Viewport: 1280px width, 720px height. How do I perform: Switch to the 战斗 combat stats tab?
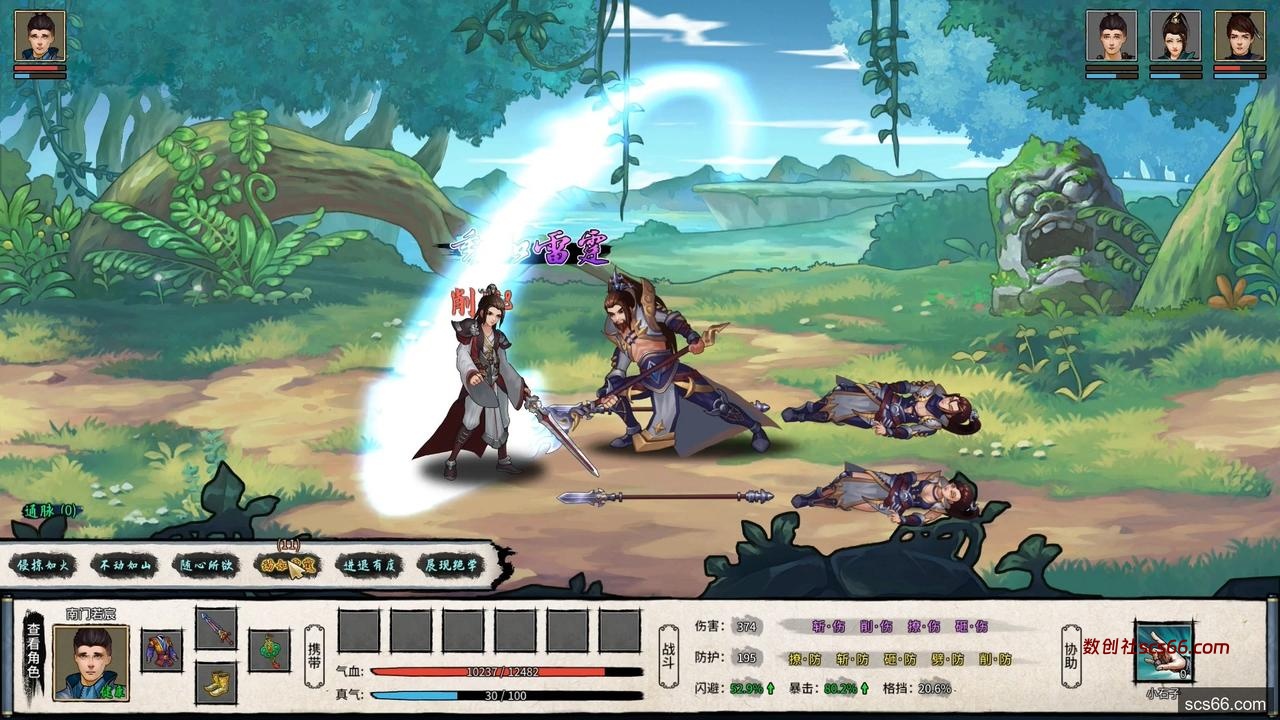pos(668,653)
